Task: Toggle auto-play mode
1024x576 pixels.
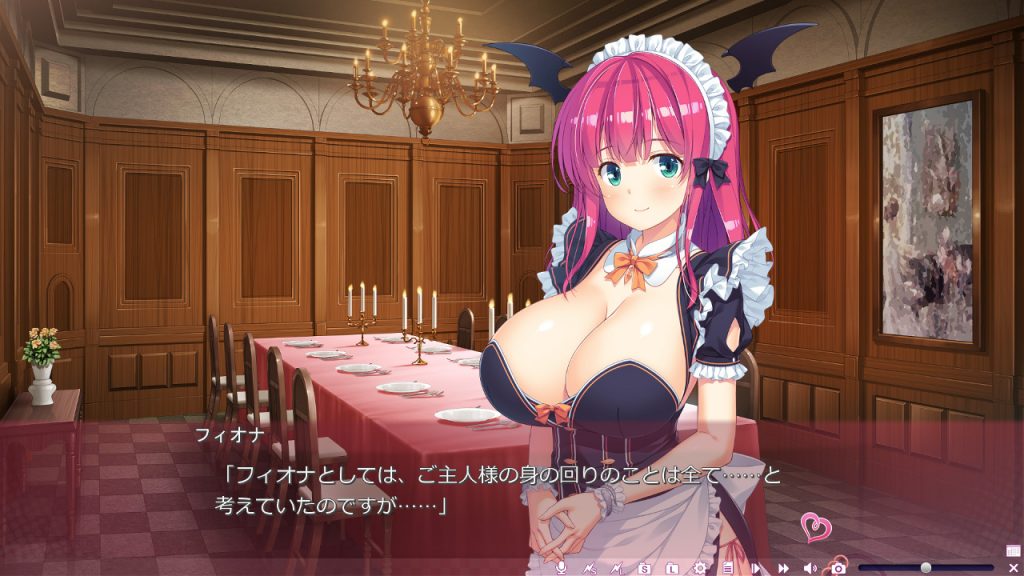Action: 756,568
